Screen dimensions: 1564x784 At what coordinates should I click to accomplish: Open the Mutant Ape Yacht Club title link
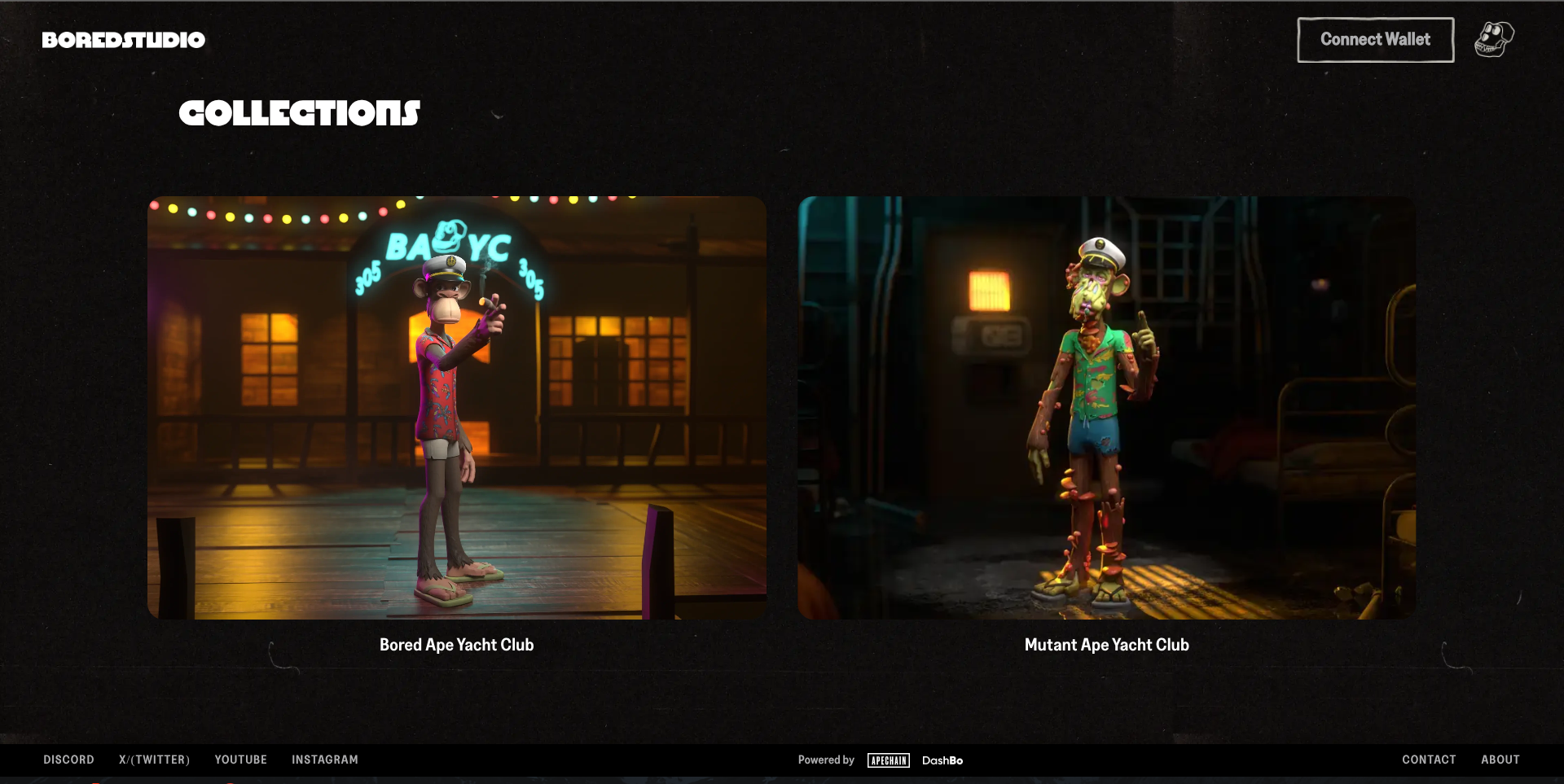point(1106,645)
